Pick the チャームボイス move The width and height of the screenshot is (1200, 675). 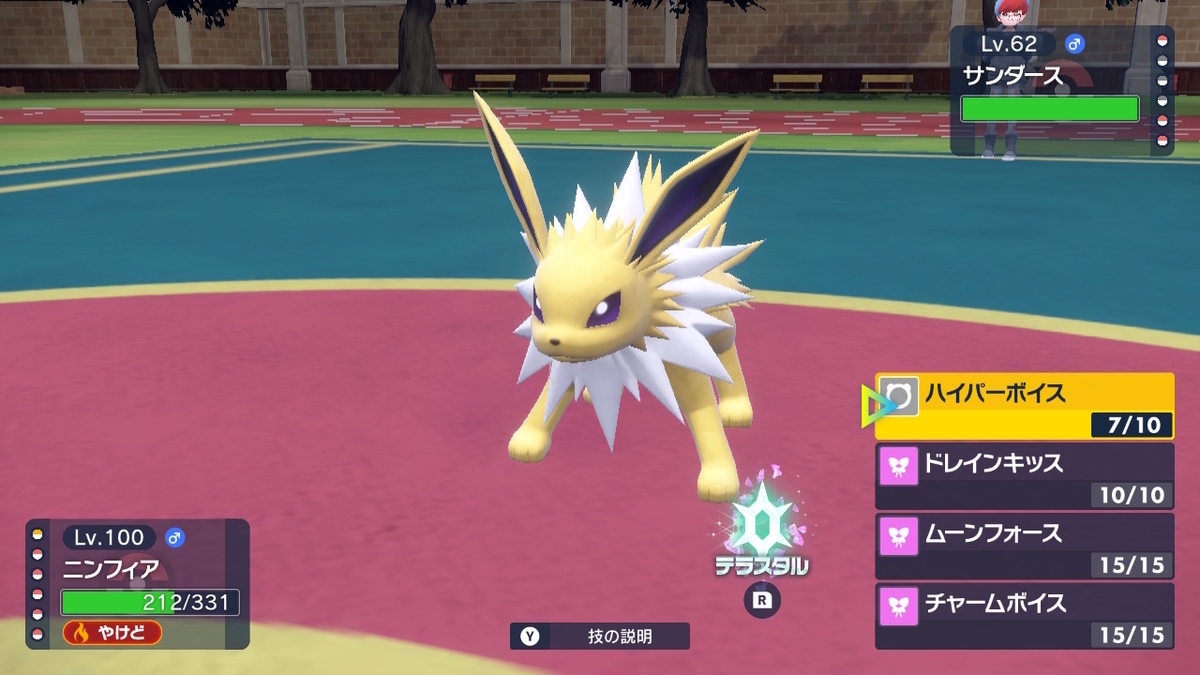(x=1024, y=616)
